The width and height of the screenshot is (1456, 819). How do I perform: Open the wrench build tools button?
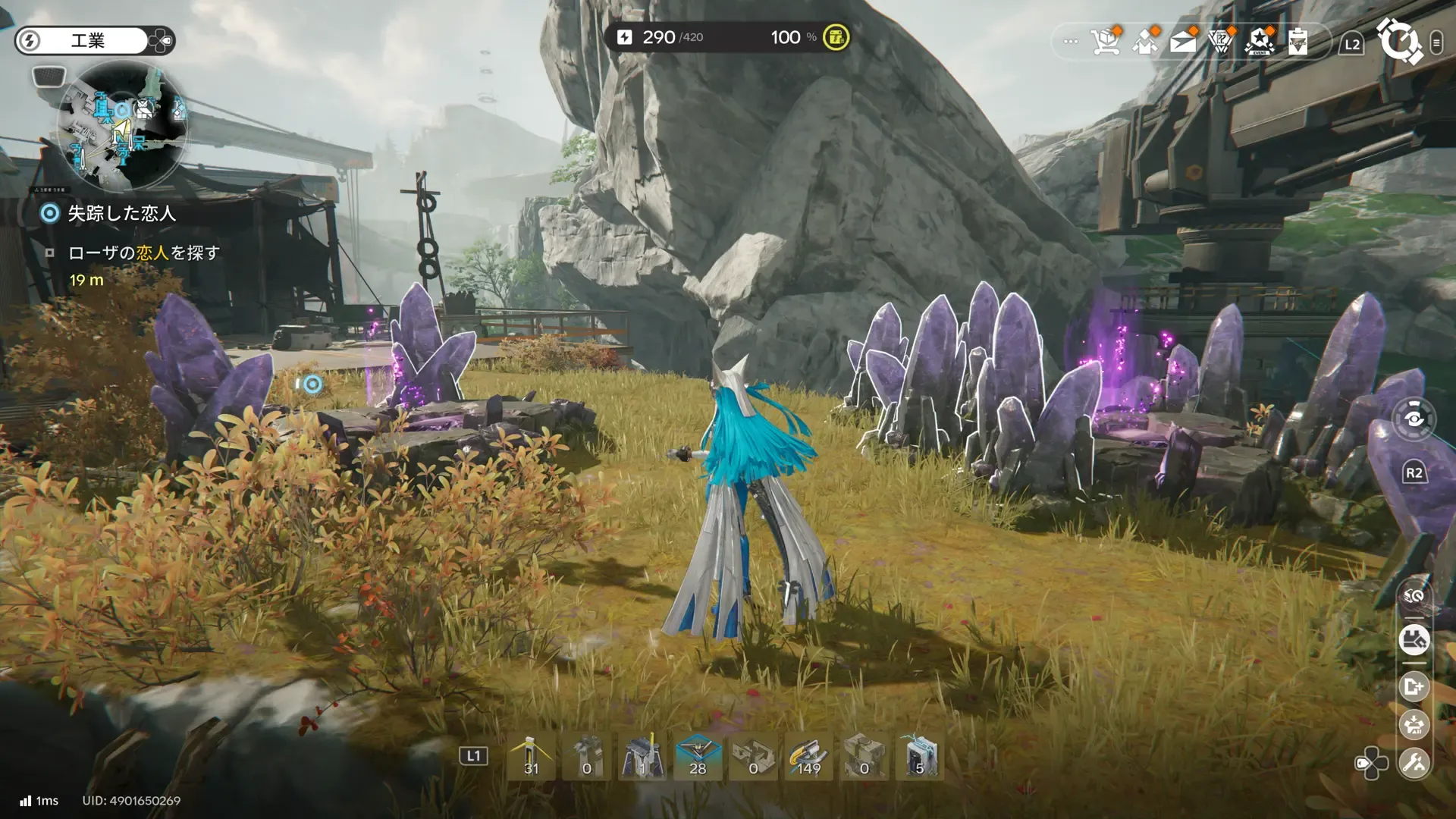click(1414, 763)
